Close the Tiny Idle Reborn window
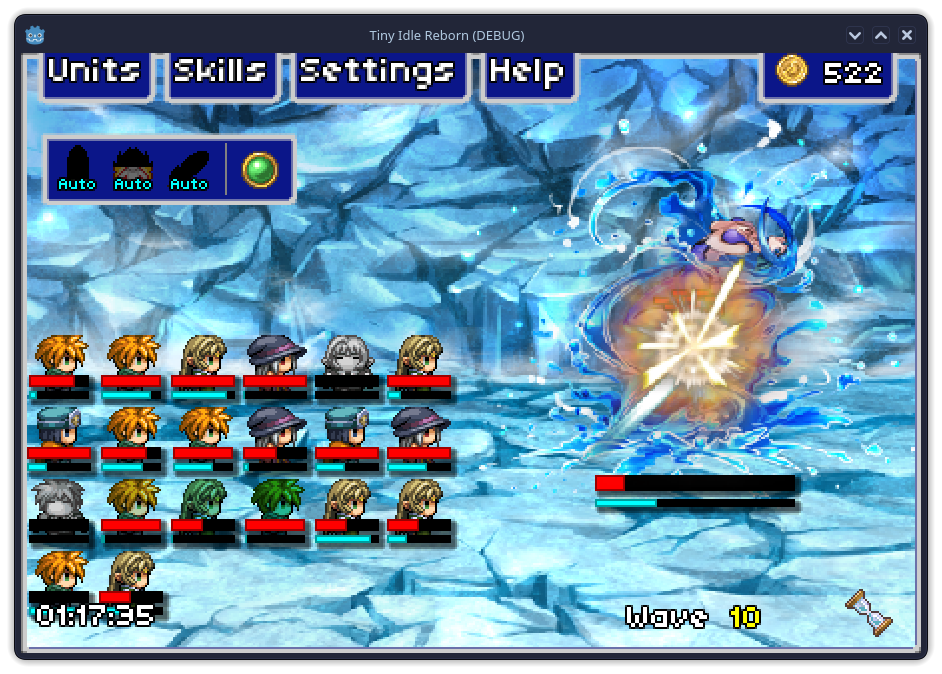Image resolution: width=942 pixels, height=674 pixels. click(907, 35)
